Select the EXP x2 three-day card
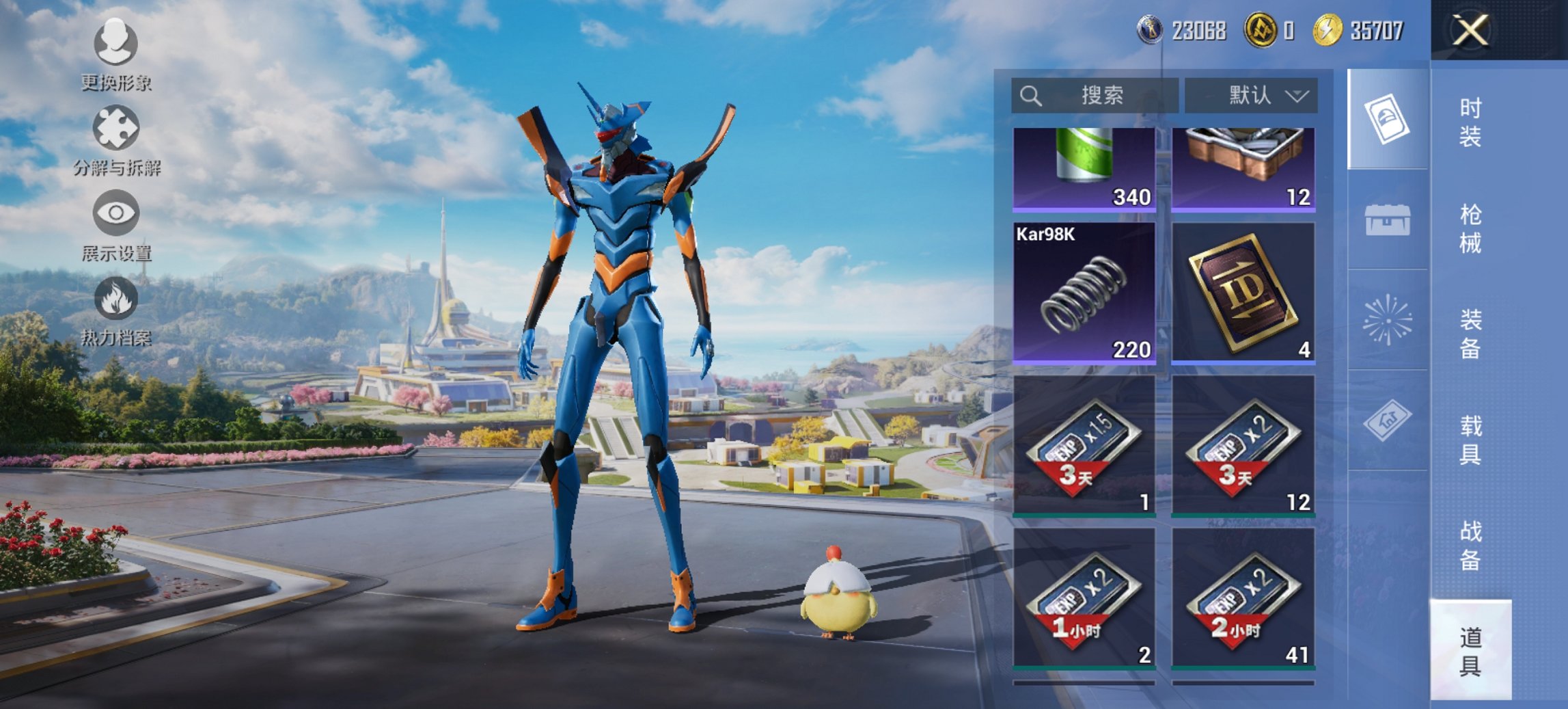Screen dimensions: 1568x709 (x=1243, y=445)
